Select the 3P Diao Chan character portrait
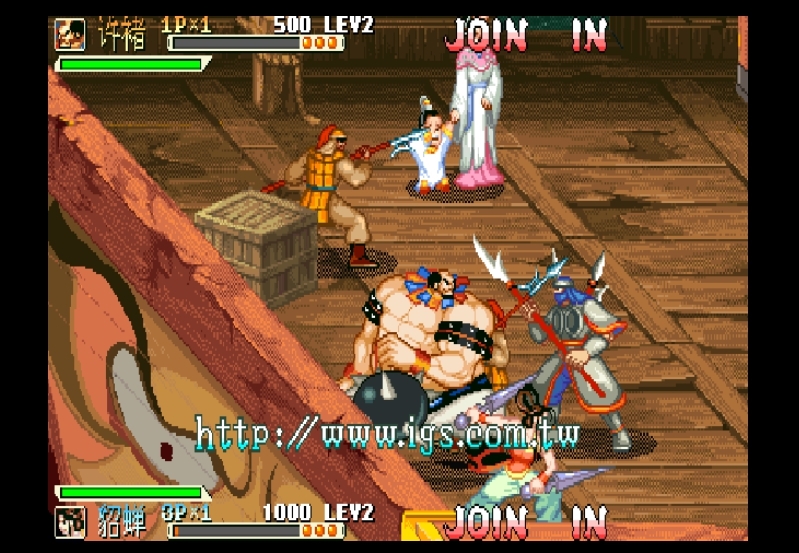The height and width of the screenshot is (553, 799). tap(70, 521)
